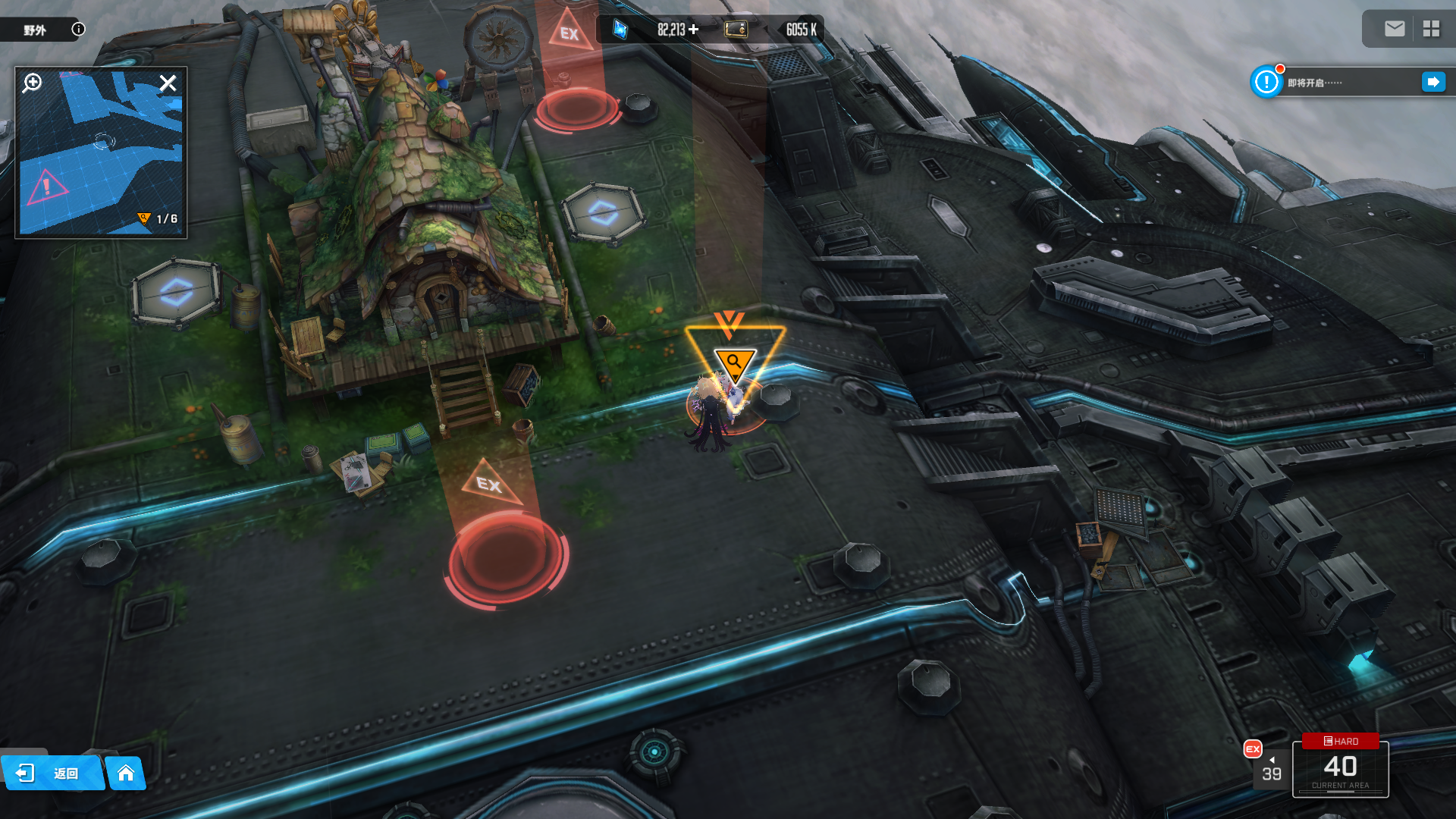Select the warning marker on the minimap
Viewport: 1456px width, 819px height.
[x=46, y=185]
